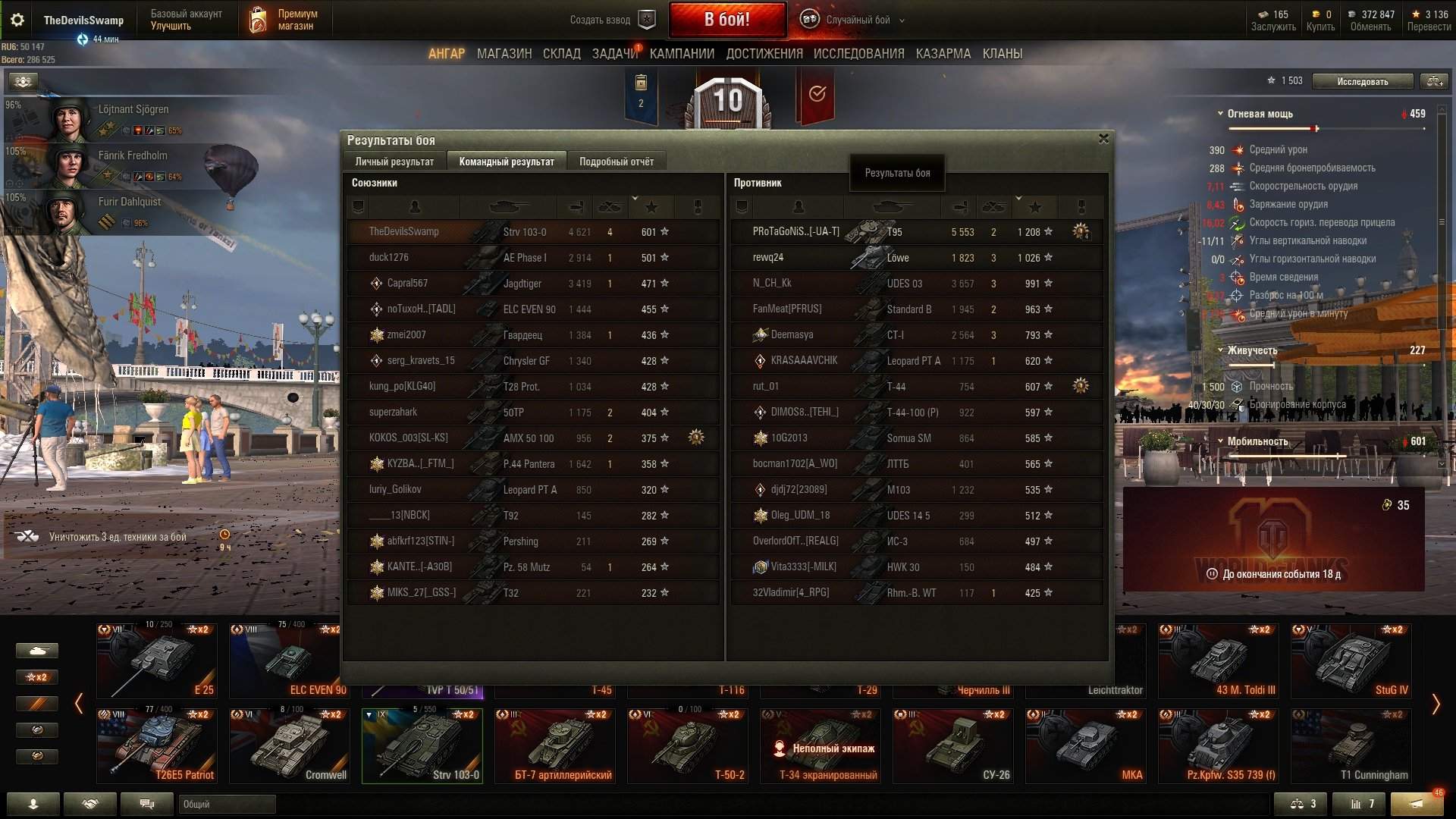1456x819 pixels.
Task: Open the МАГАЗИН menu
Action: click(x=504, y=54)
